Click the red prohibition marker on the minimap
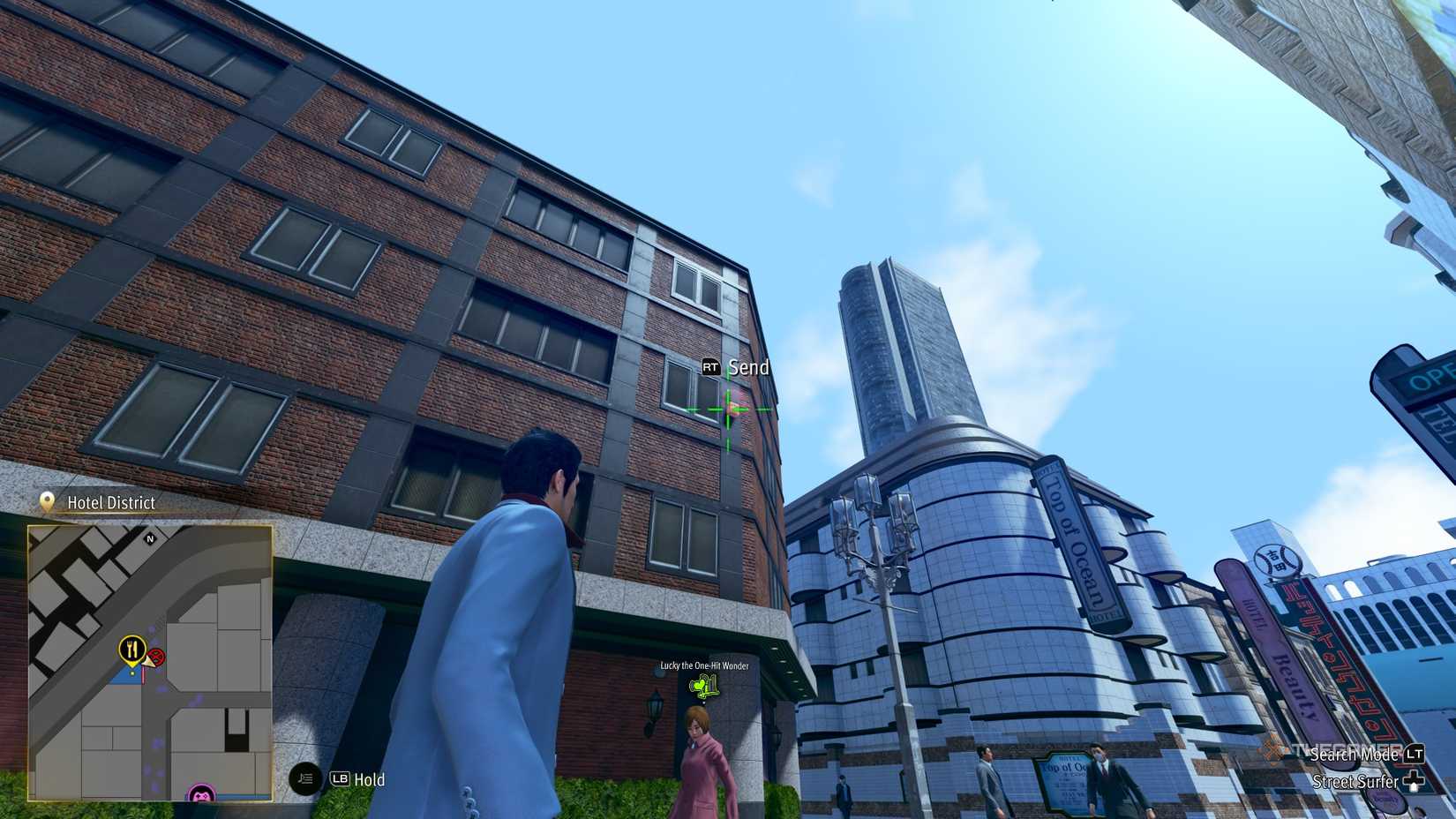Viewport: 1456px width, 819px height. click(x=158, y=657)
